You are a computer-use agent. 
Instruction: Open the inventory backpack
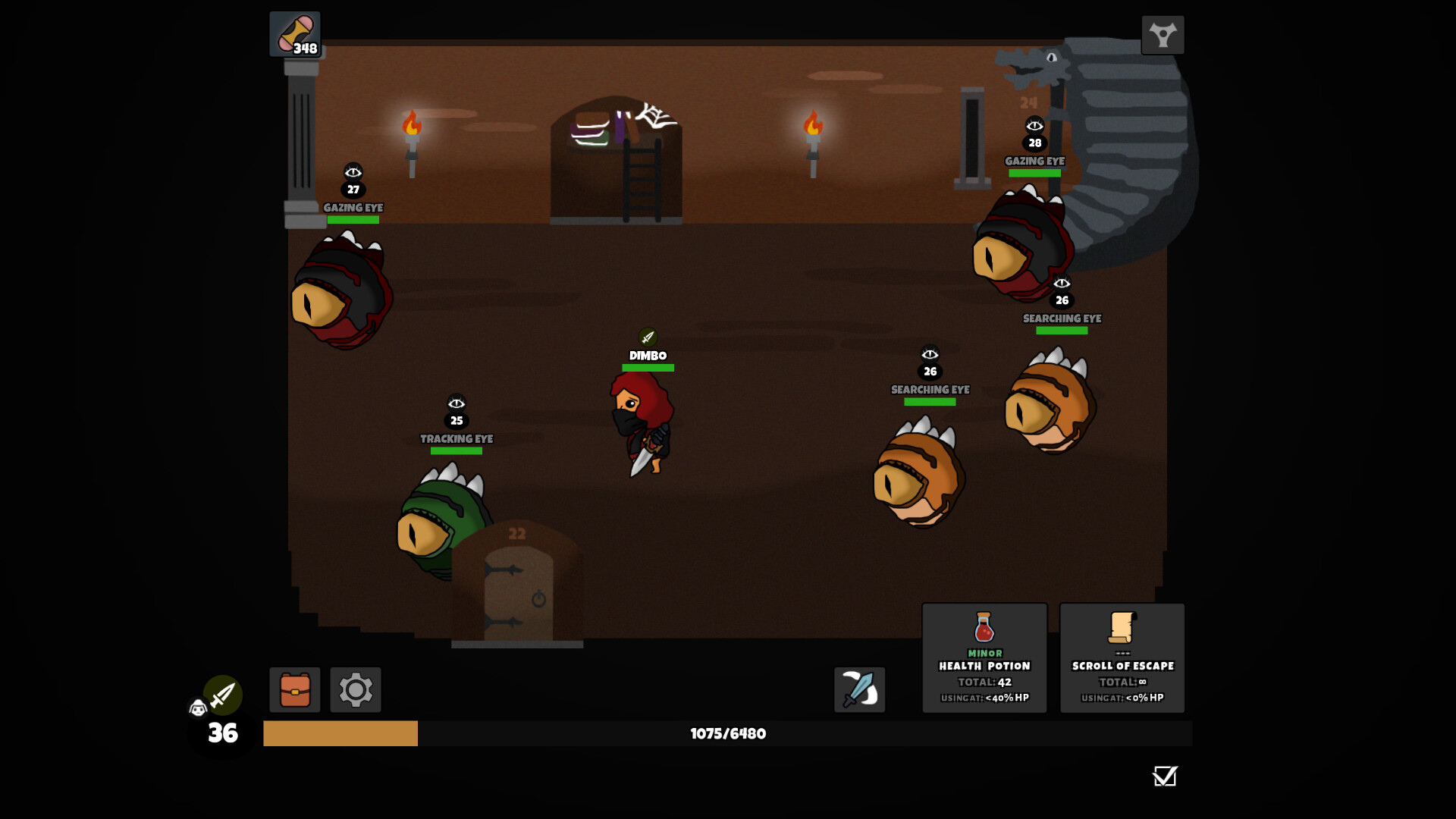(295, 690)
